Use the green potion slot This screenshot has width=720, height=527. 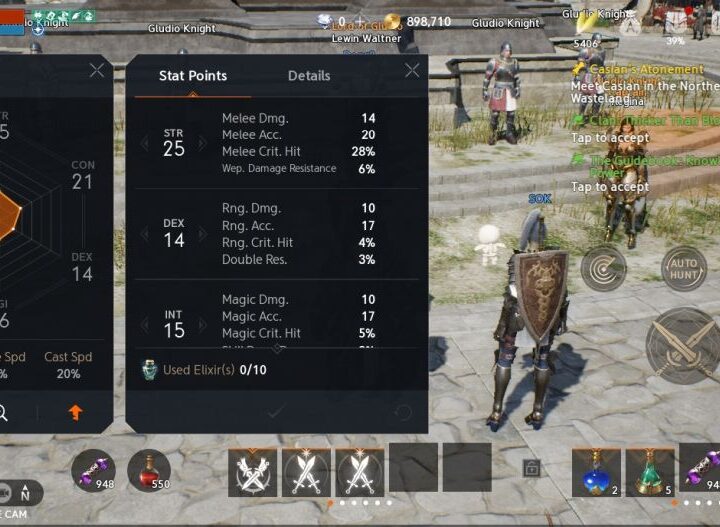coord(650,471)
